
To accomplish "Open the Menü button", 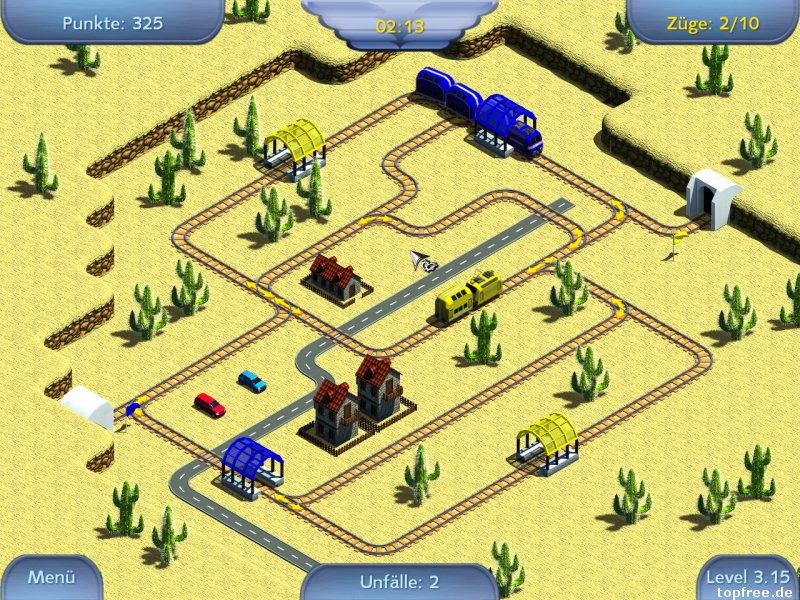I will (x=51, y=577).
